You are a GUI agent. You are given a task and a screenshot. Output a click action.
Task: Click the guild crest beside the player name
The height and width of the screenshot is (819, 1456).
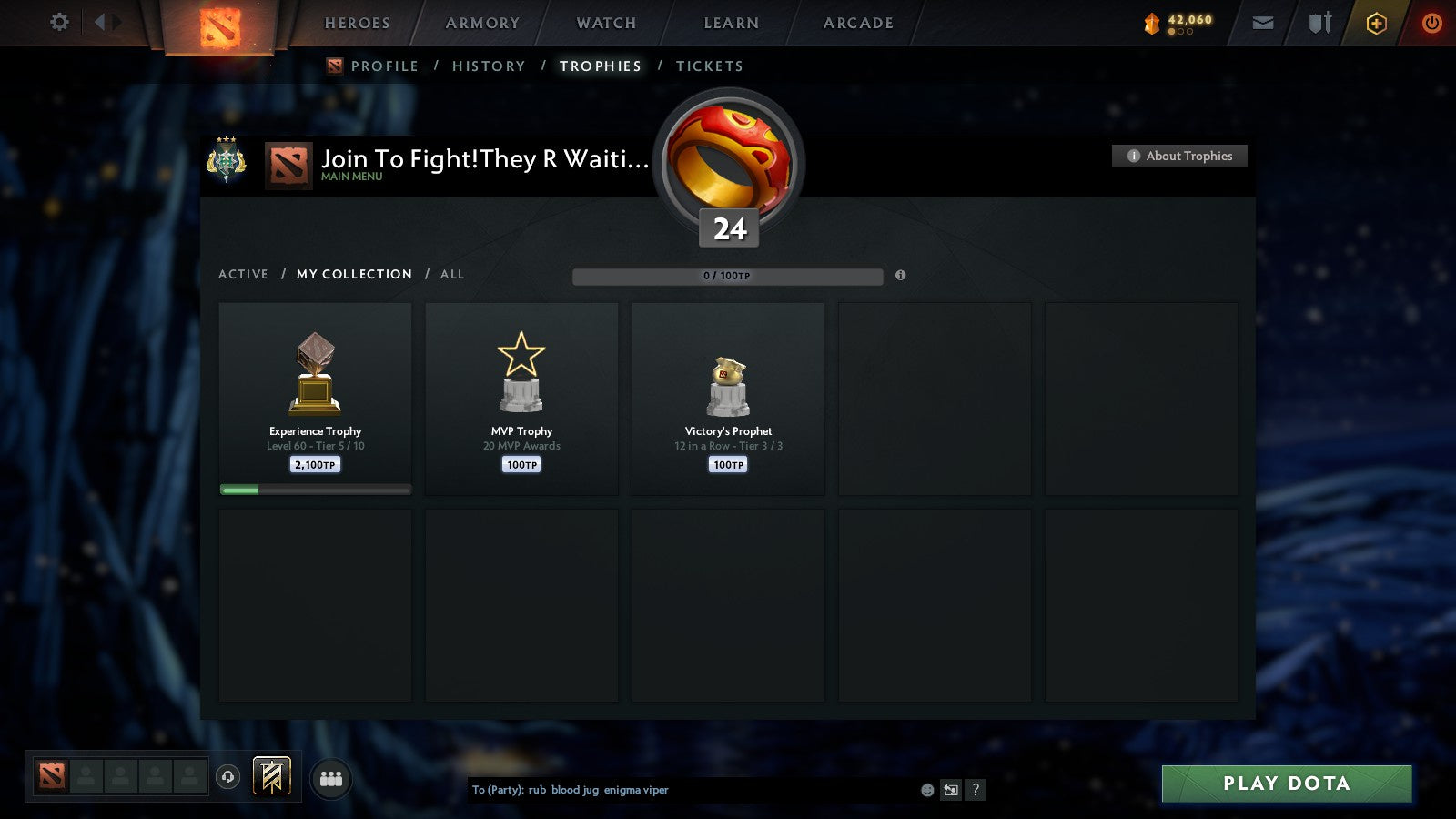pos(228,162)
